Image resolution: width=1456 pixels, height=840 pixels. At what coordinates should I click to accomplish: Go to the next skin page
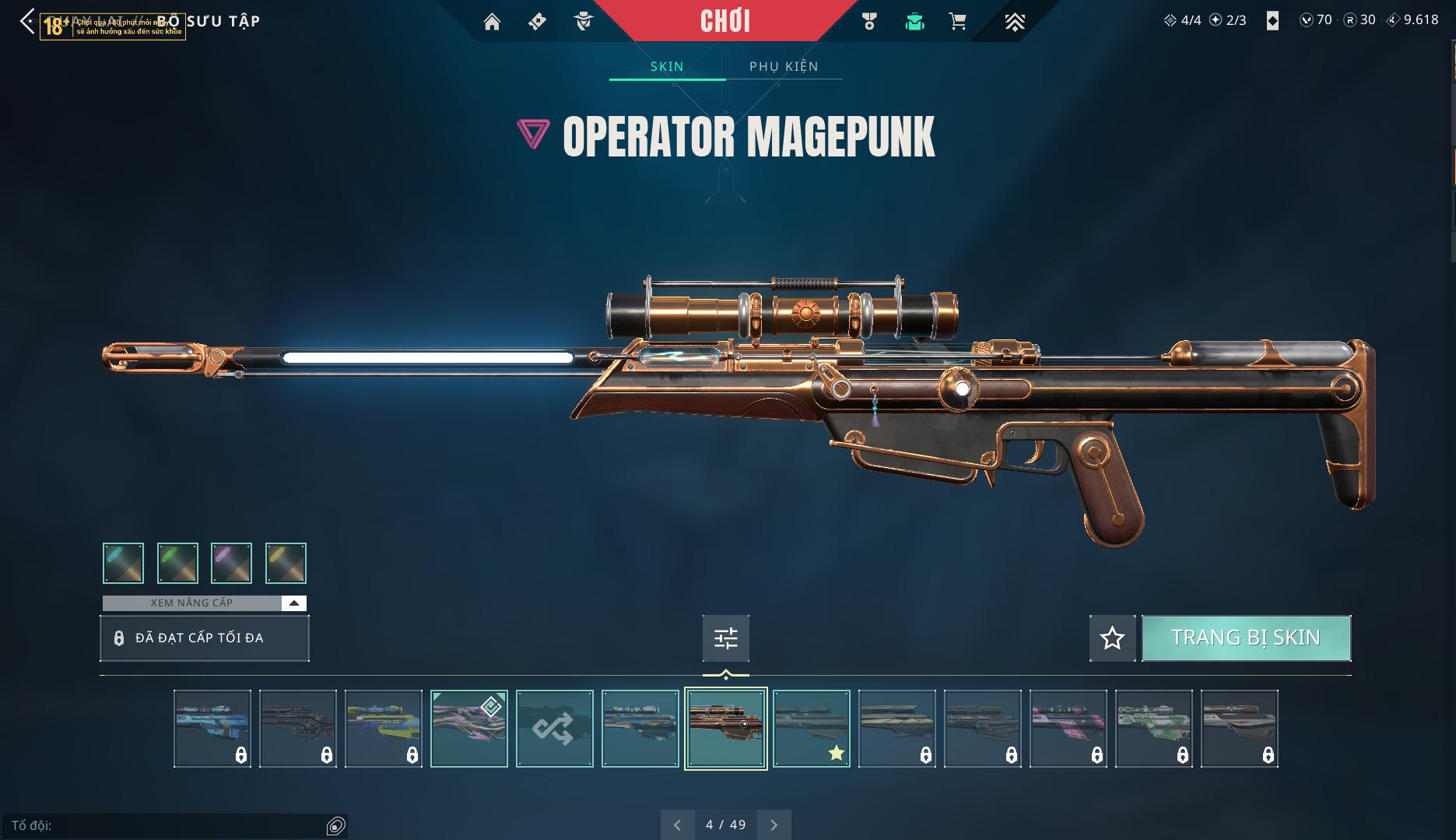[774, 824]
